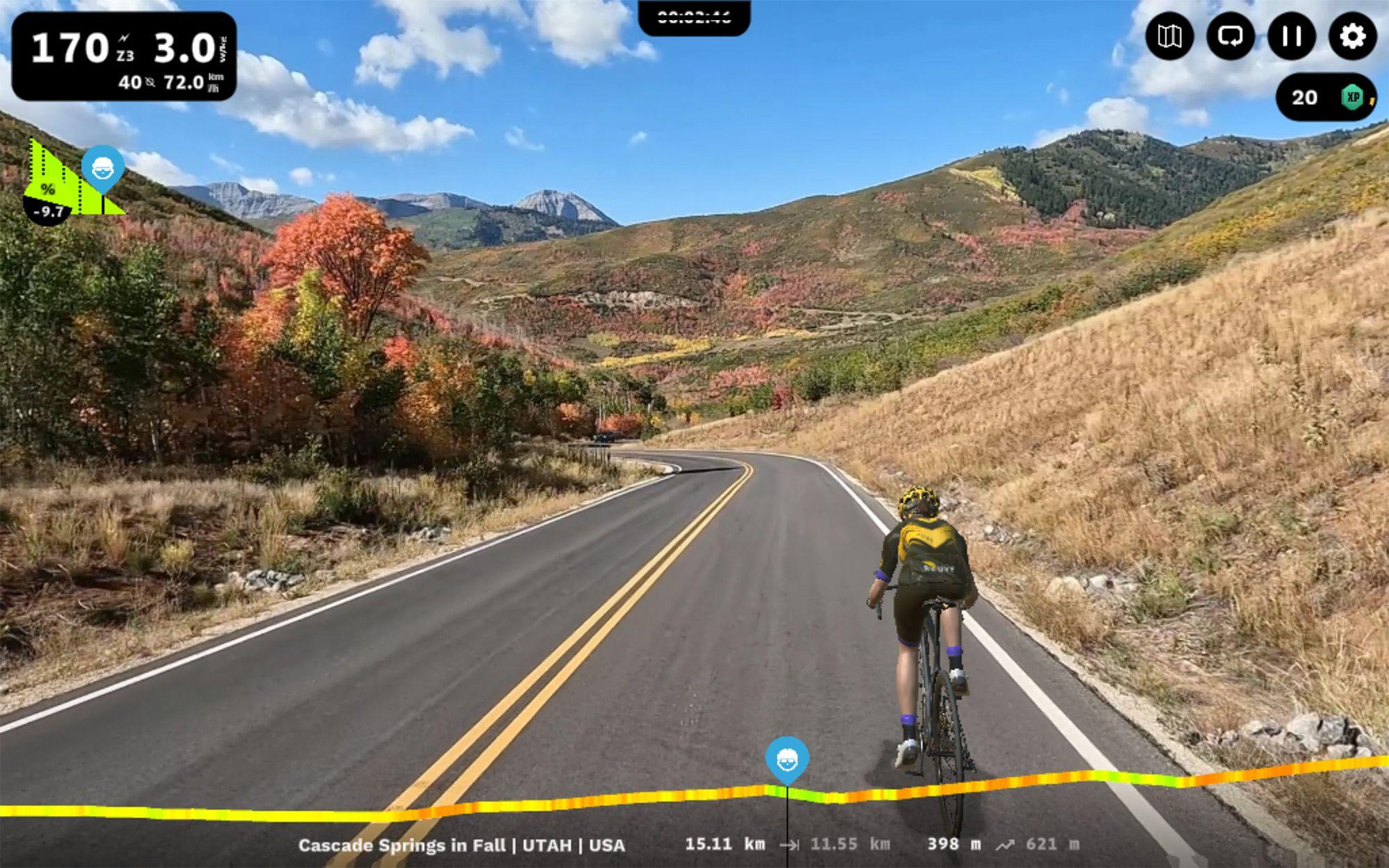Open the route map view

coord(1170,36)
